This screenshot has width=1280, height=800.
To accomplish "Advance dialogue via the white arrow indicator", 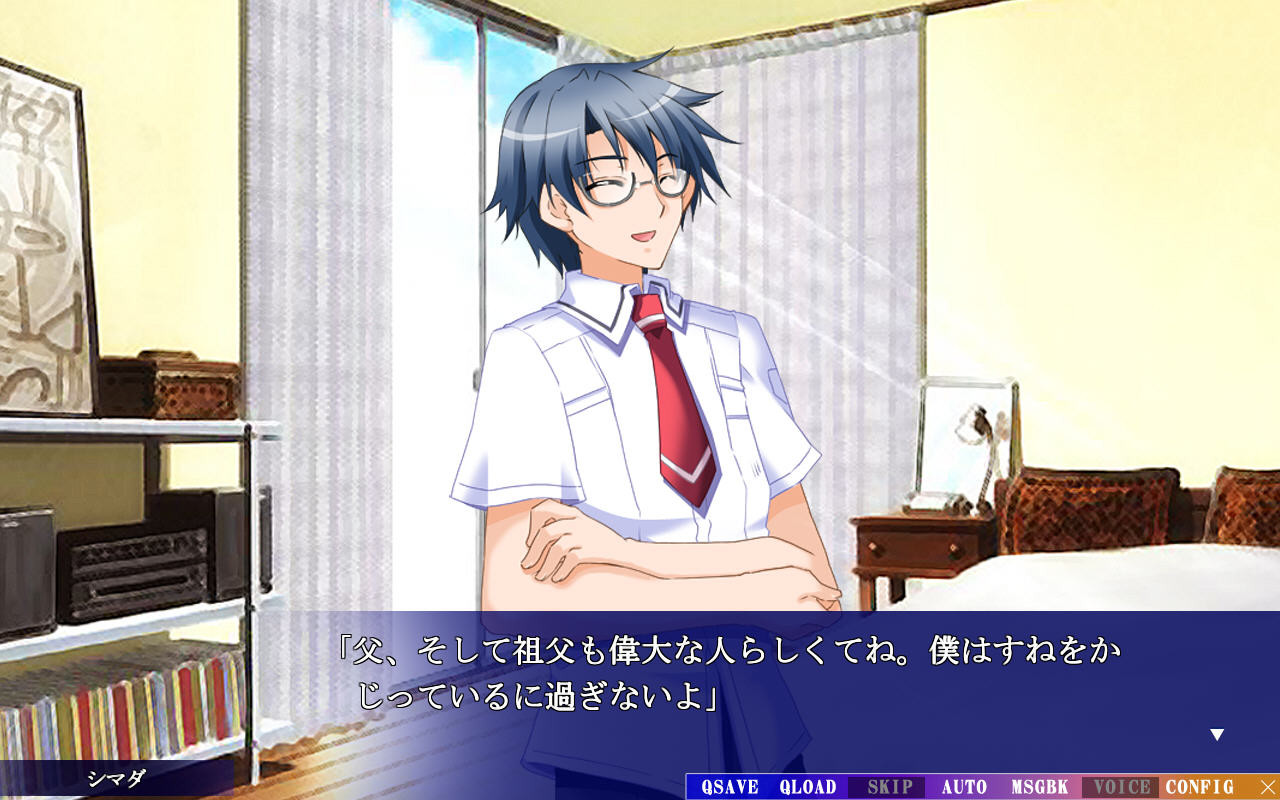I will pyautogui.click(x=1217, y=735).
